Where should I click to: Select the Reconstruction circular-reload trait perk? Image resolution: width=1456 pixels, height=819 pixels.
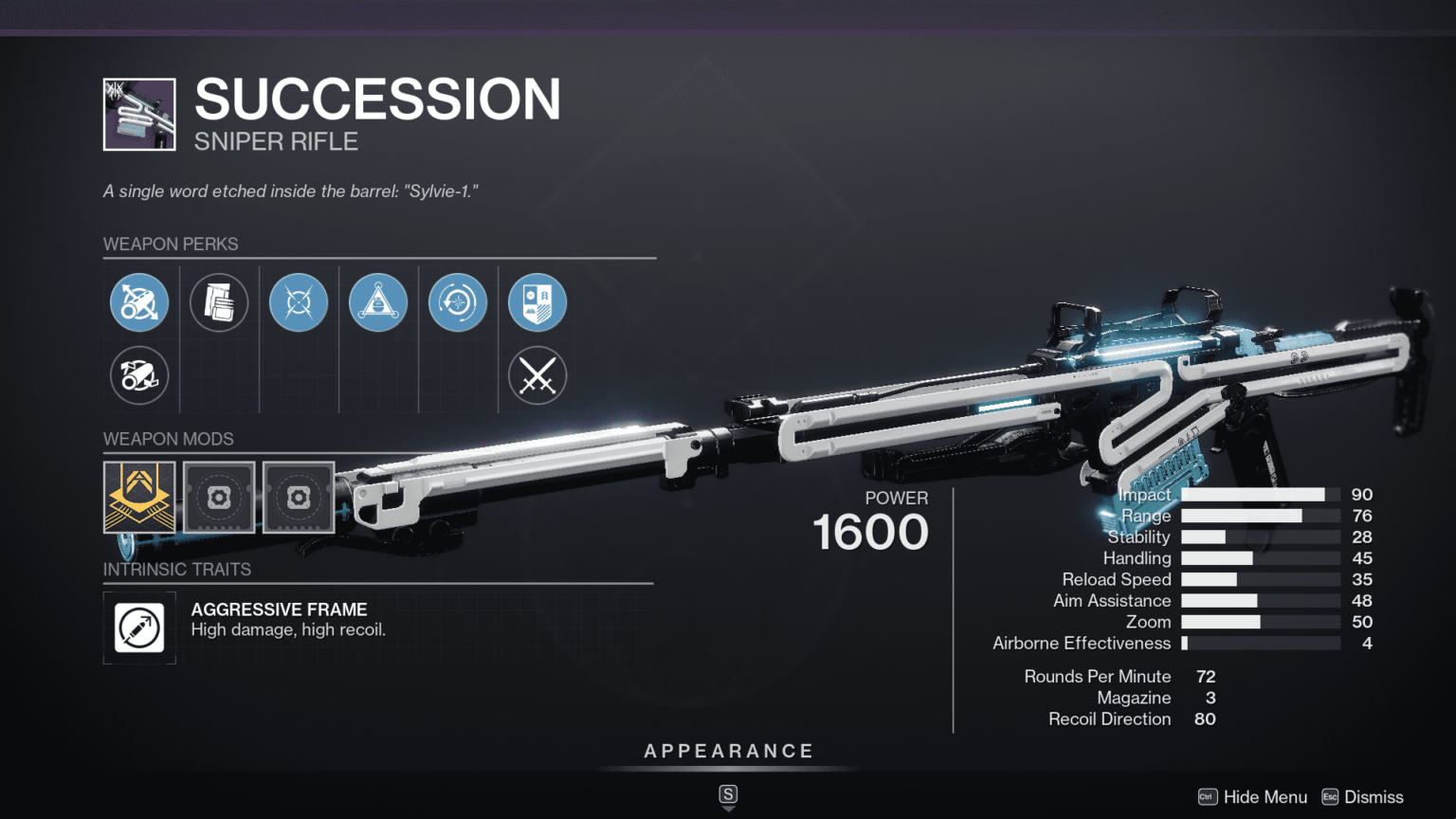458,301
